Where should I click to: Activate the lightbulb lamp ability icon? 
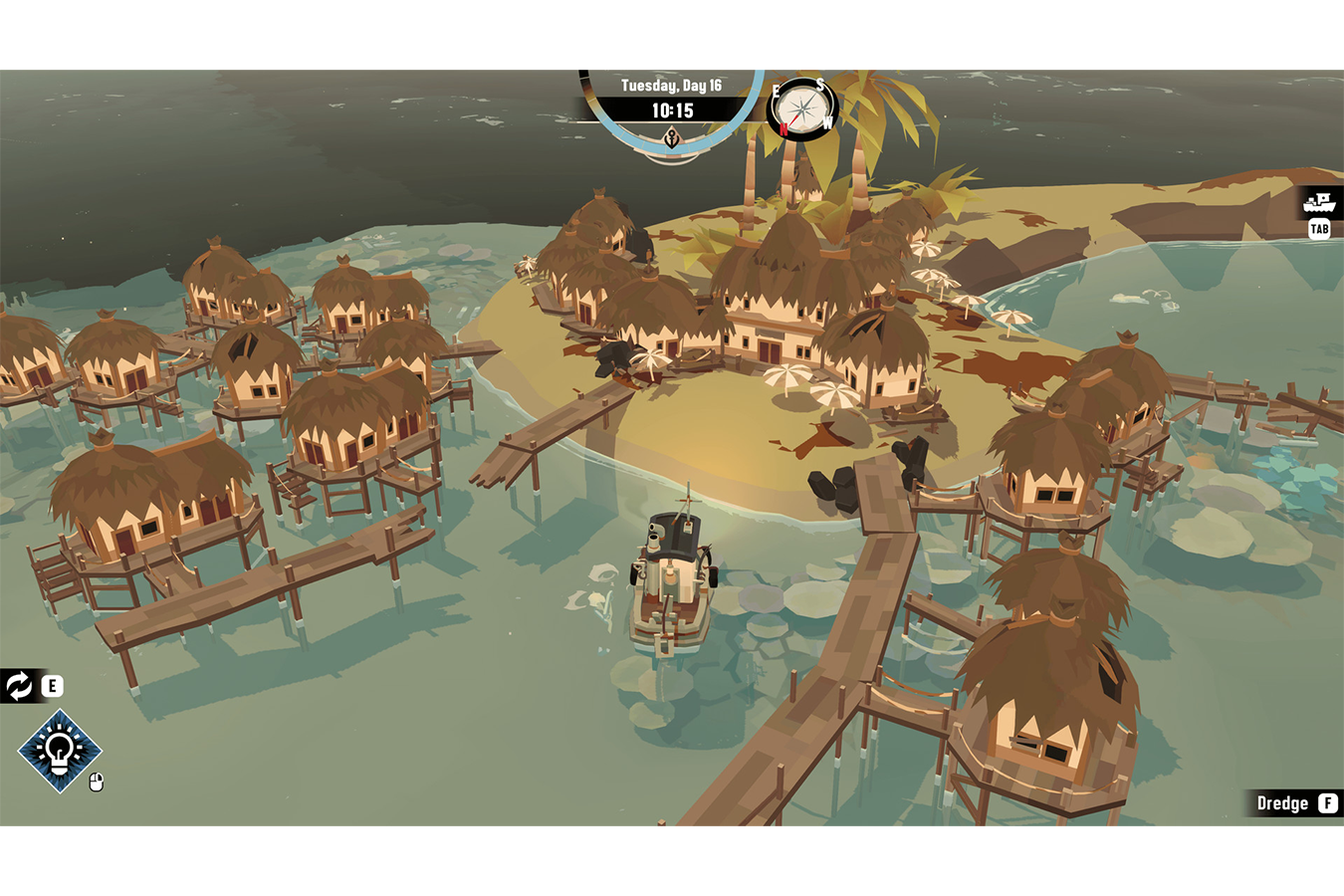click(60, 751)
